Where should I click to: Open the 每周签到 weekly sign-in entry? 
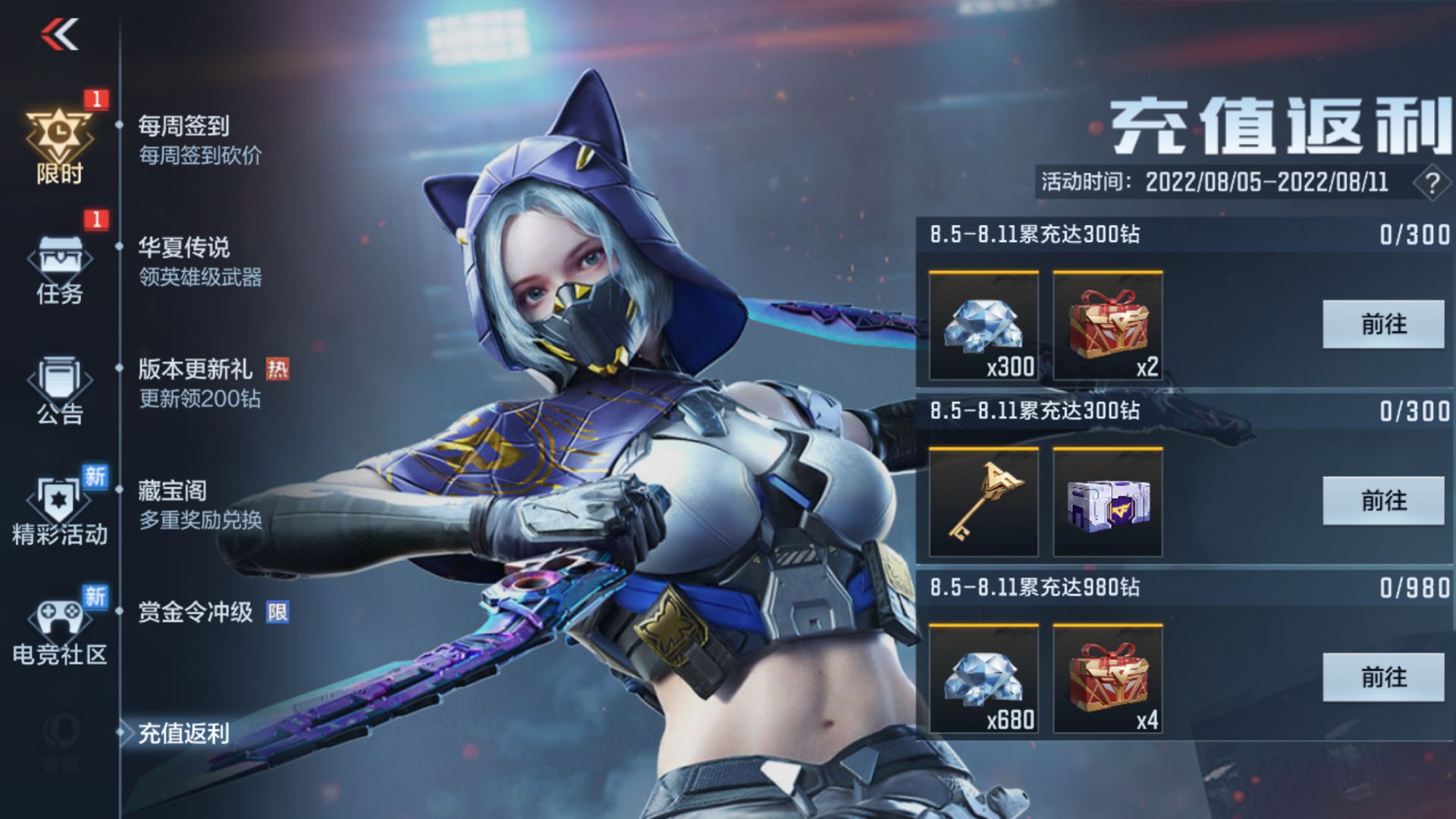(x=199, y=140)
